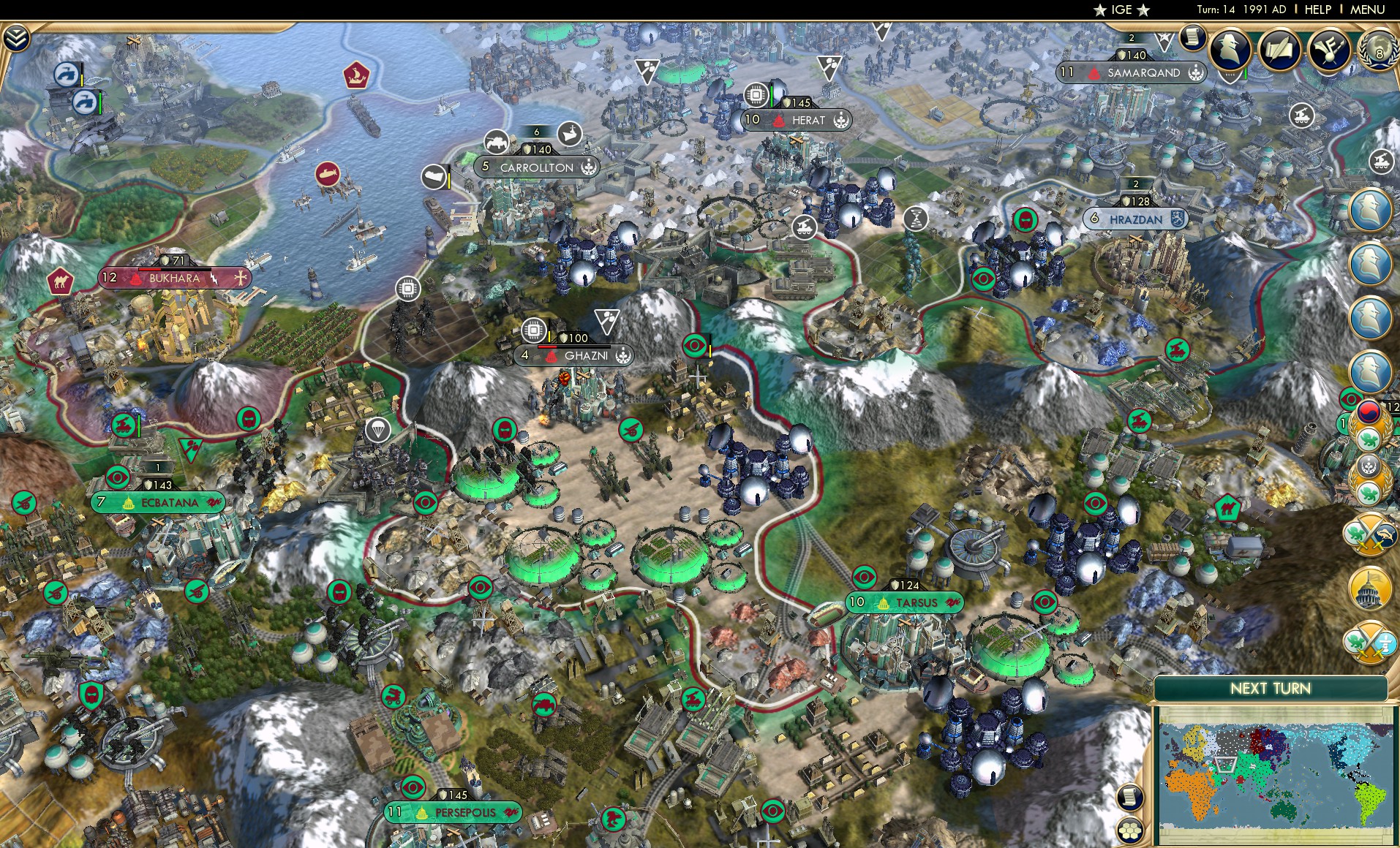Open the MENU from the top bar
Viewport: 1400px width, 848px height.
click(1366, 10)
